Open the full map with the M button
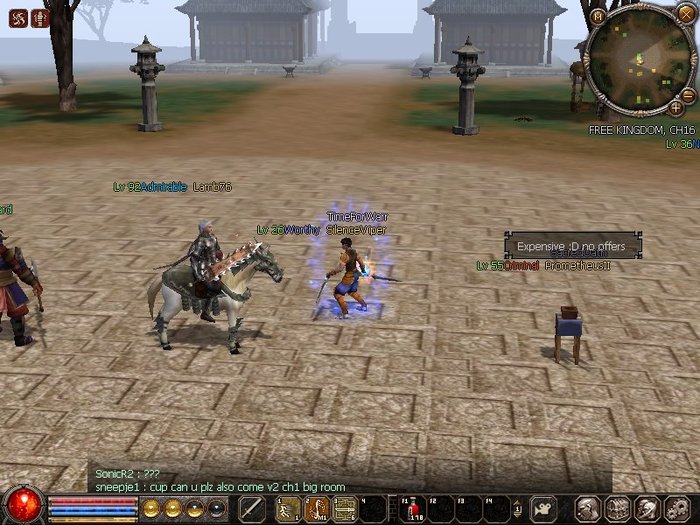This screenshot has width=700, height=525. tap(598, 17)
